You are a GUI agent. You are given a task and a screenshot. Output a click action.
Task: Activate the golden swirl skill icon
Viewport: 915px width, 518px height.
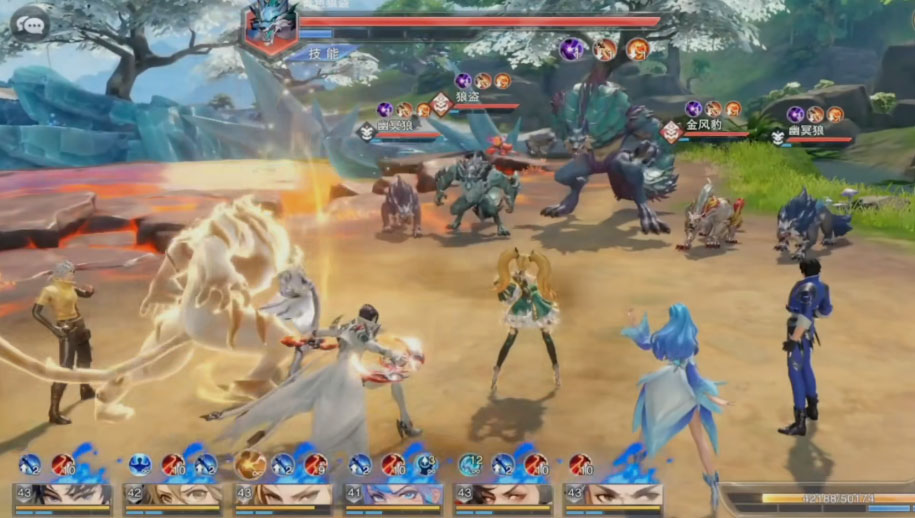click(250, 464)
